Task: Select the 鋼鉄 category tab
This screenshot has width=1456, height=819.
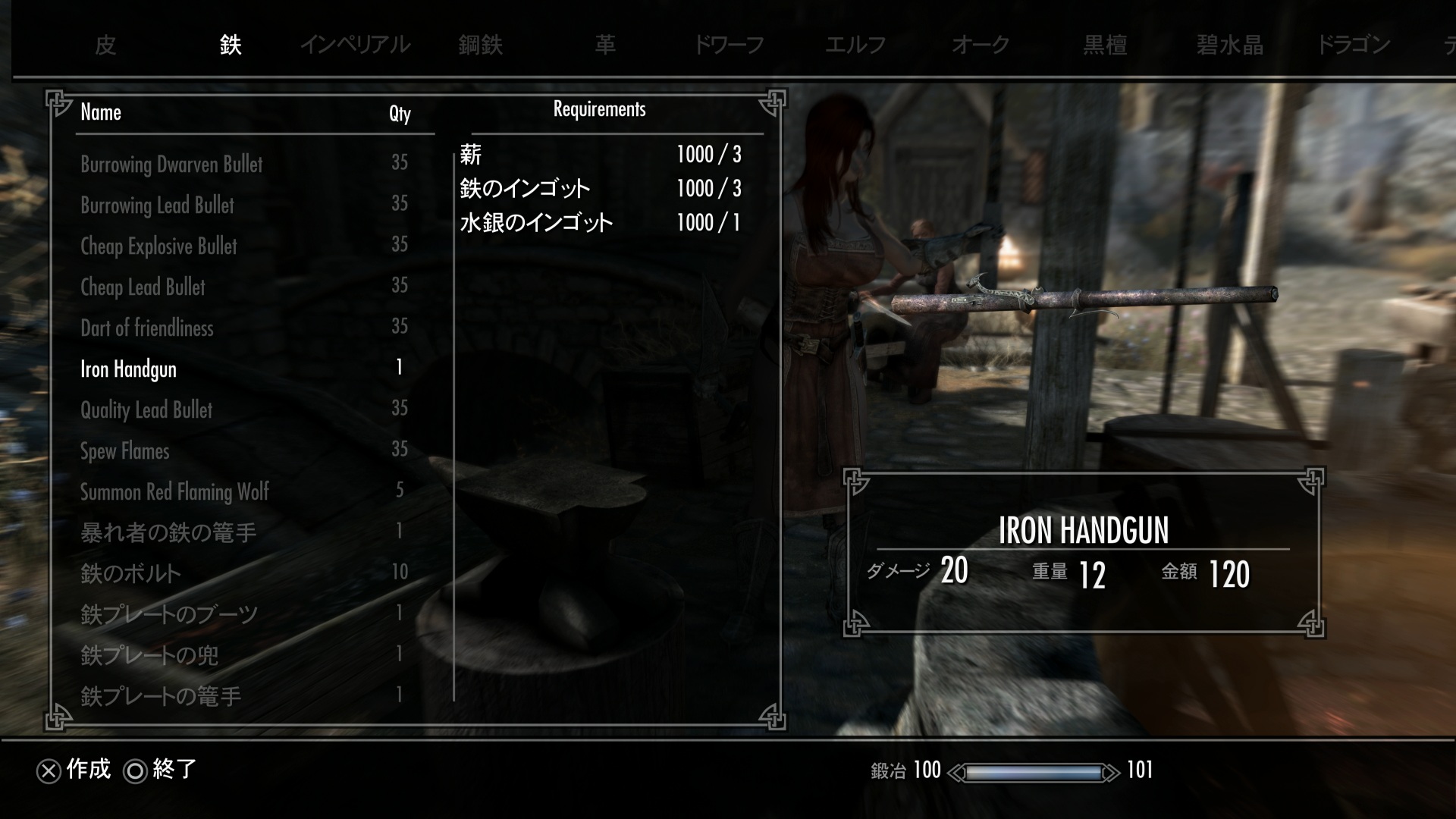Action: pyautogui.click(x=480, y=45)
